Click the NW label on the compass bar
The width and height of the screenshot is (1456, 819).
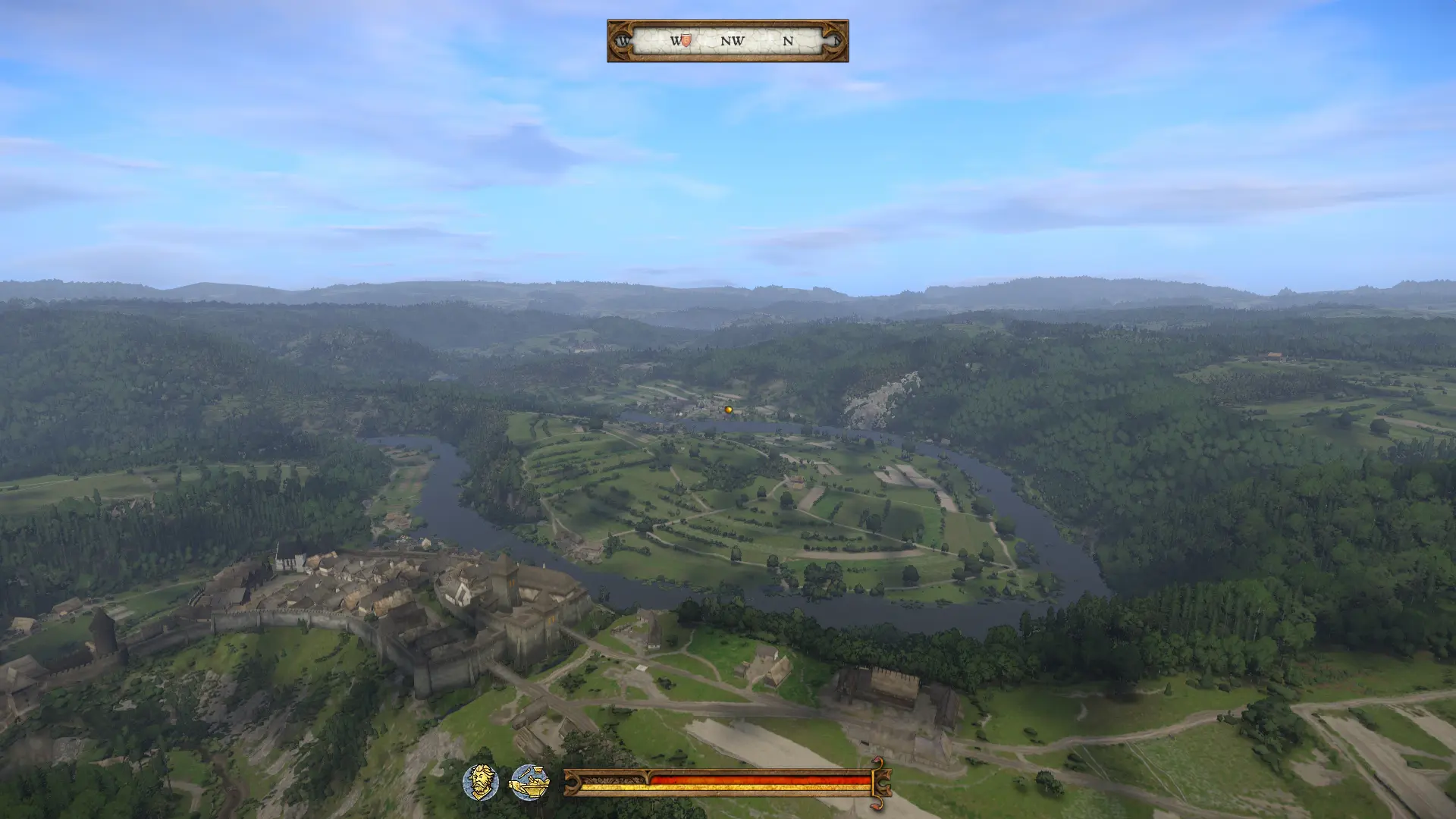point(732,41)
